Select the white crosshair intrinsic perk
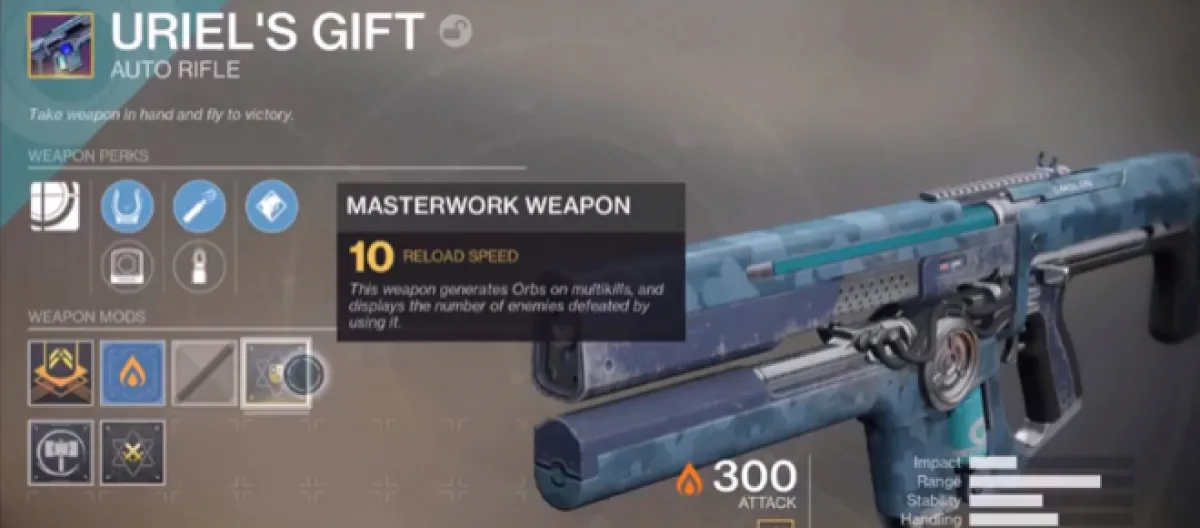 pos(47,207)
